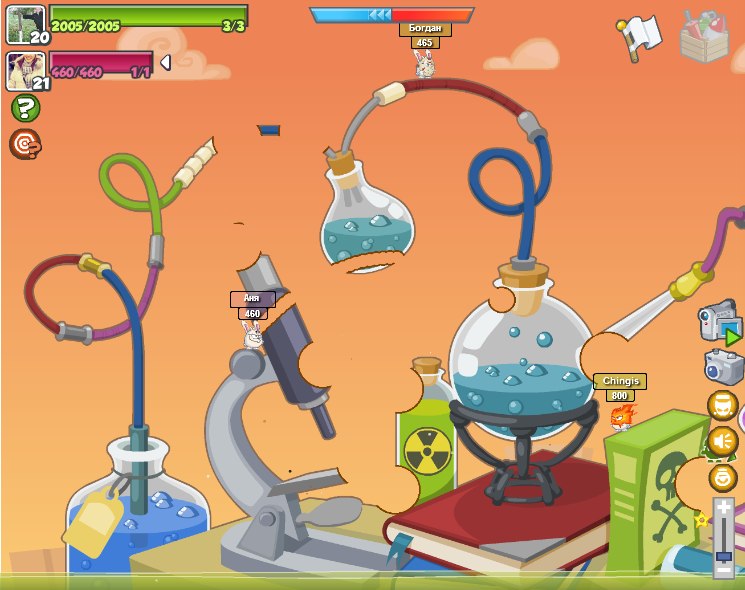Zoom in with the plus button
745x590 pixels.
pos(723,508)
